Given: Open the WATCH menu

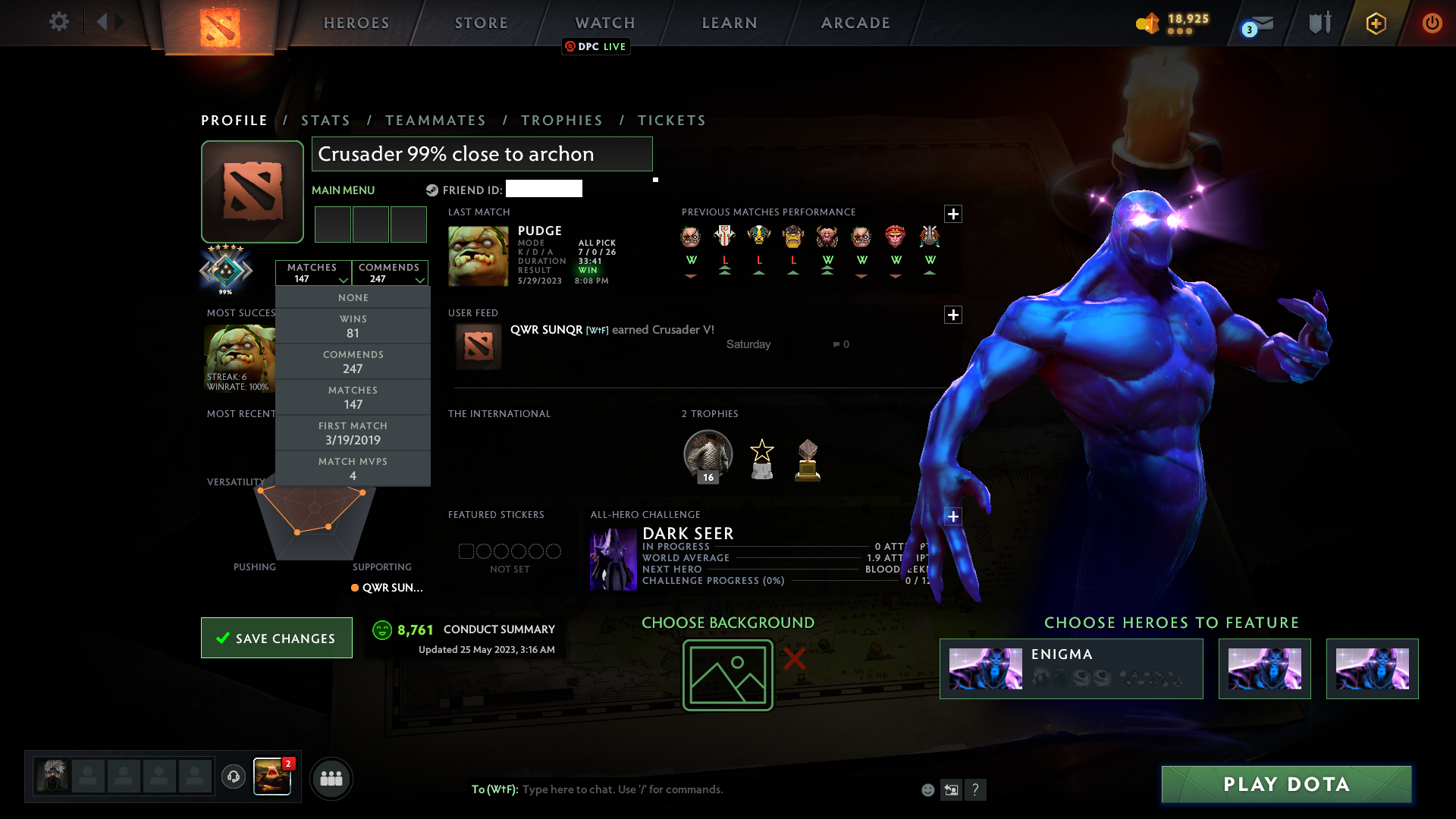Looking at the screenshot, I should pos(604,23).
